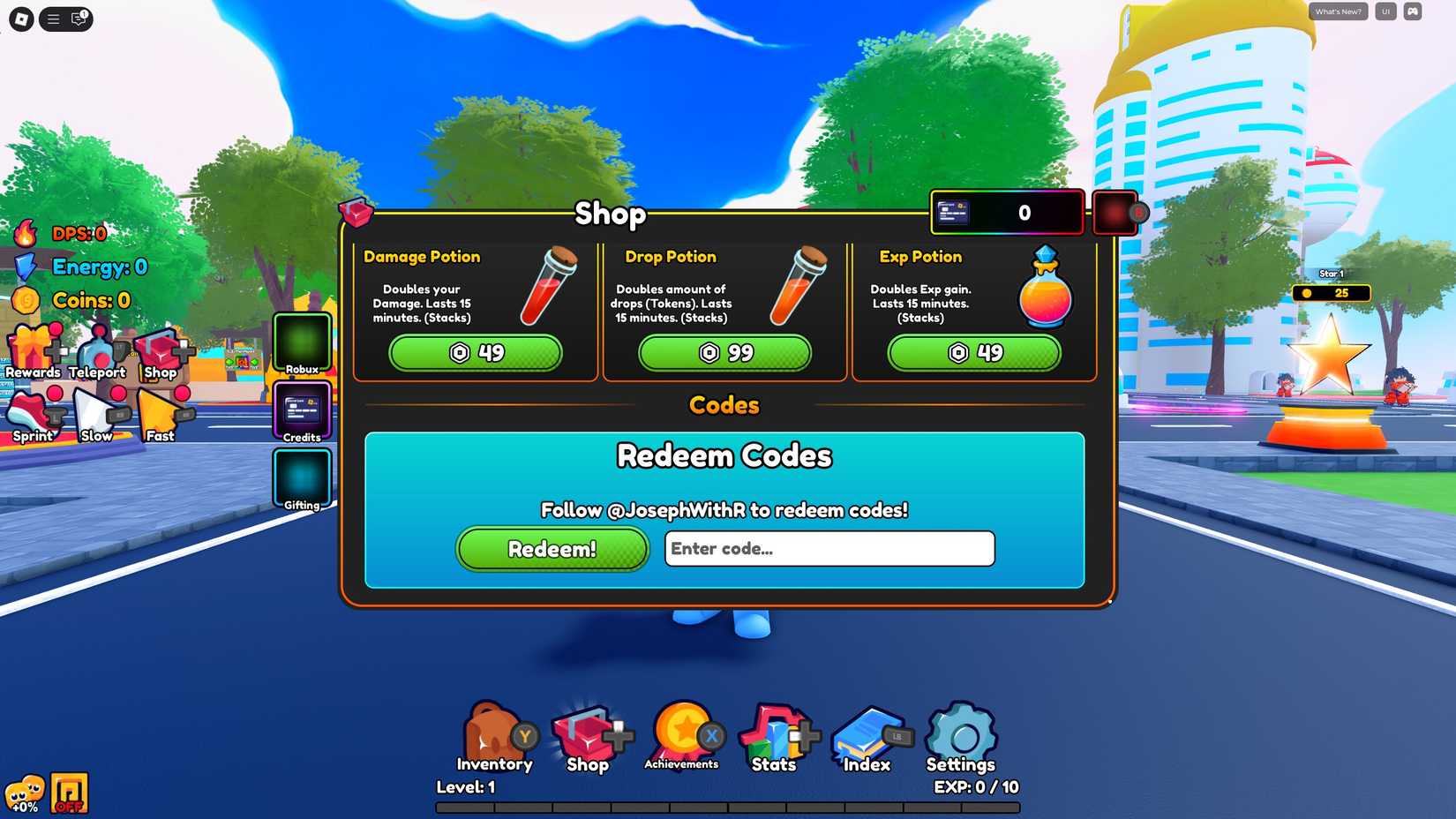Expand the chat bubble panel

click(x=79, y=19)
